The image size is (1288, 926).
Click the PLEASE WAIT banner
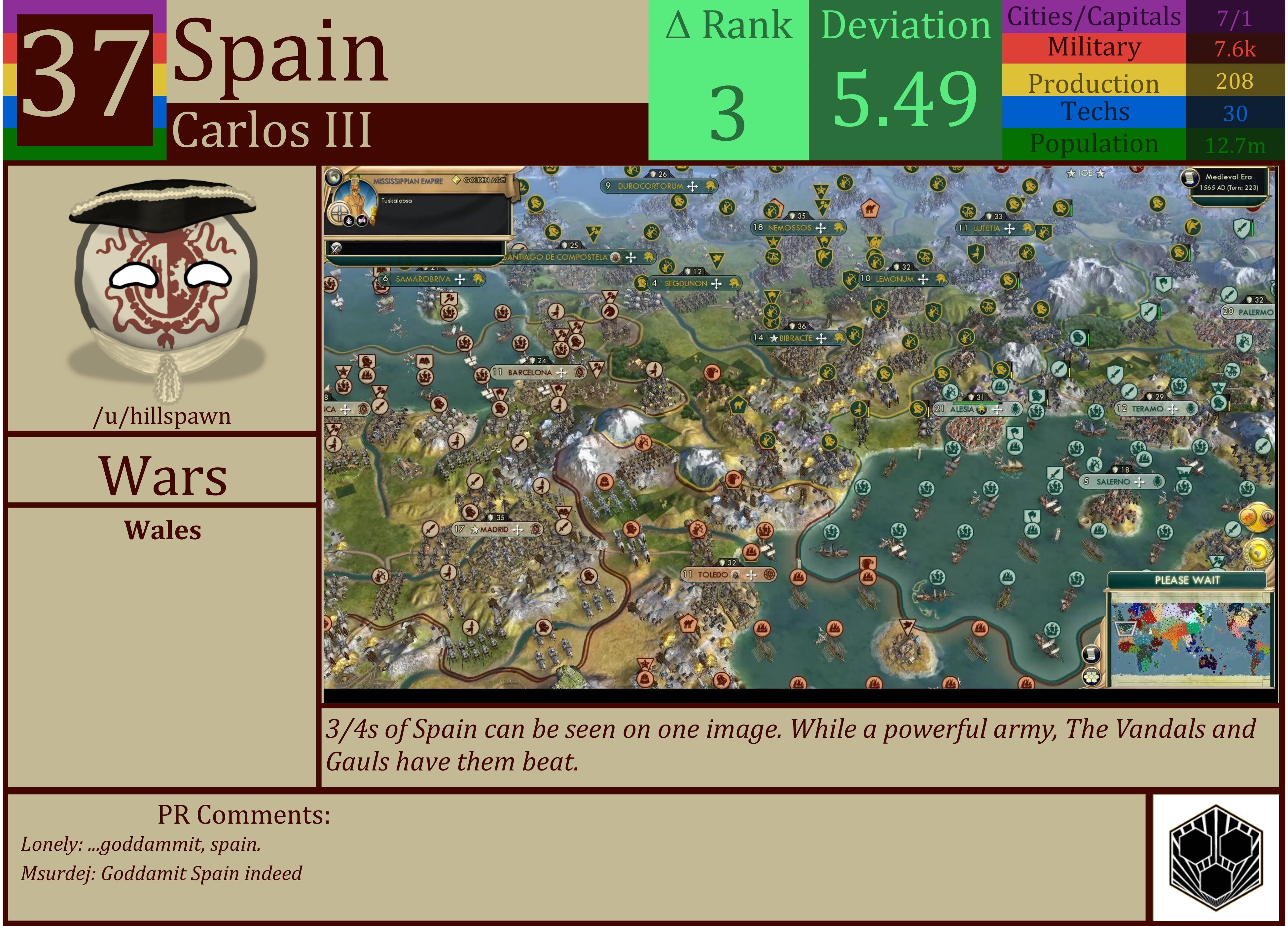click(x=1188, y=581)
